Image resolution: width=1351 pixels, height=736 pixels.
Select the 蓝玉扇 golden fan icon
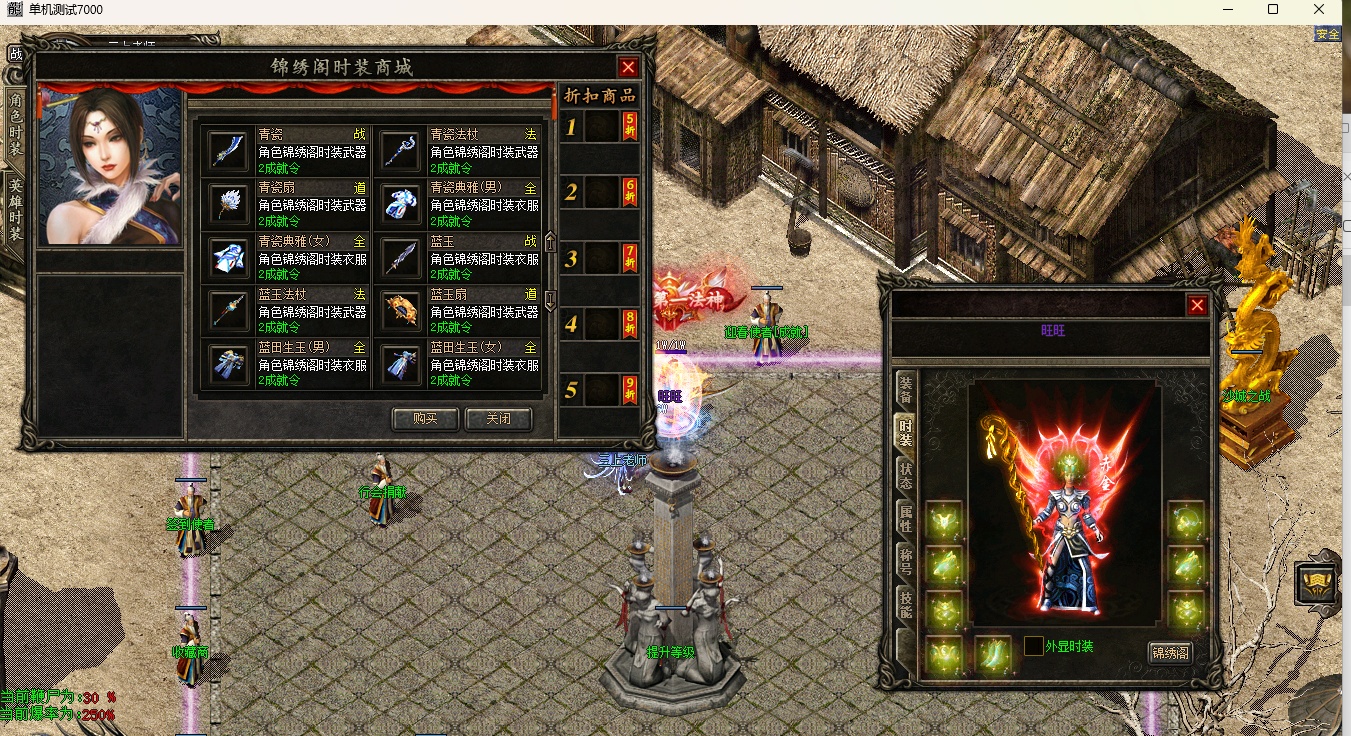tap(400, 308)
